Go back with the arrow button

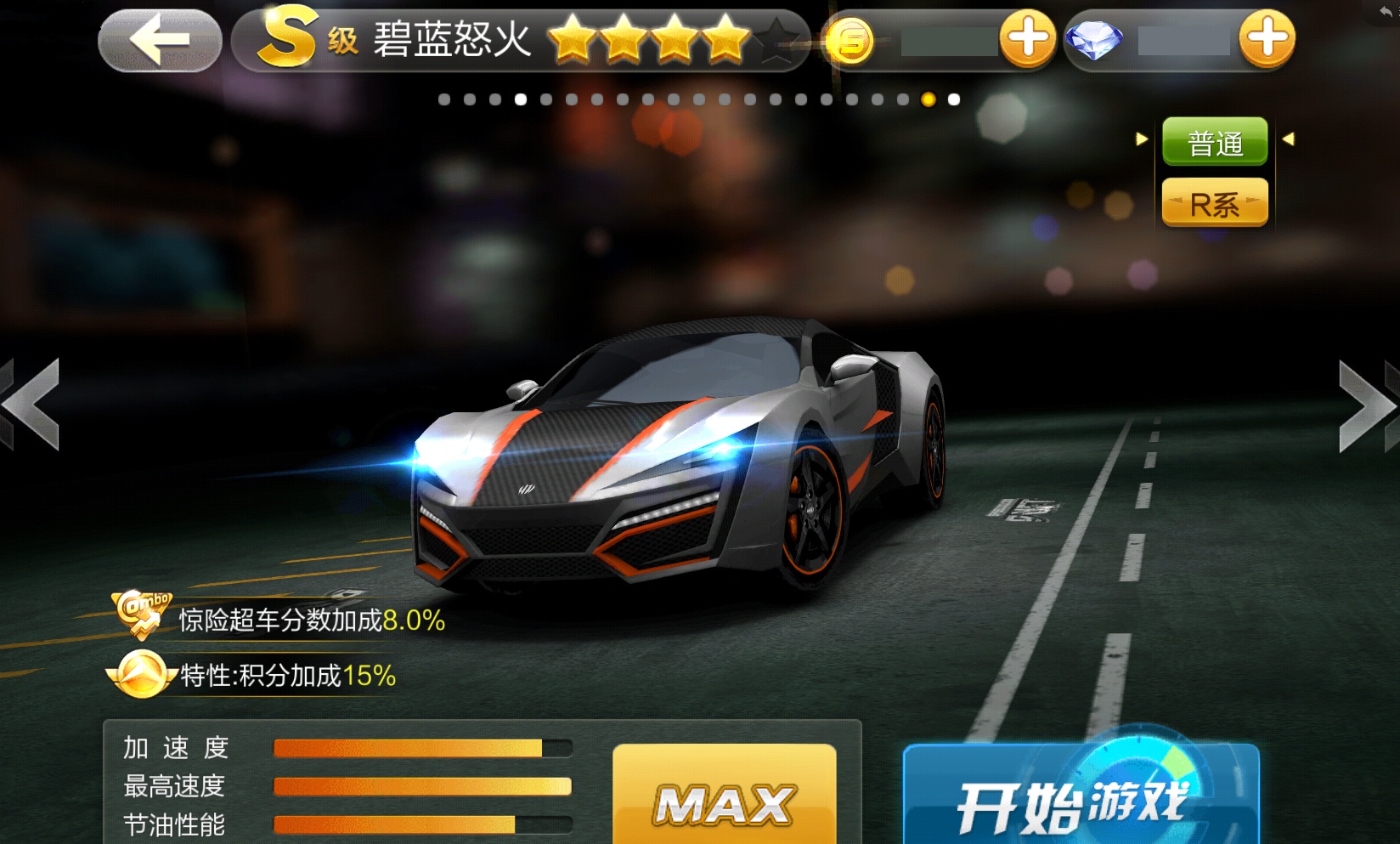[x=160, y=39]
